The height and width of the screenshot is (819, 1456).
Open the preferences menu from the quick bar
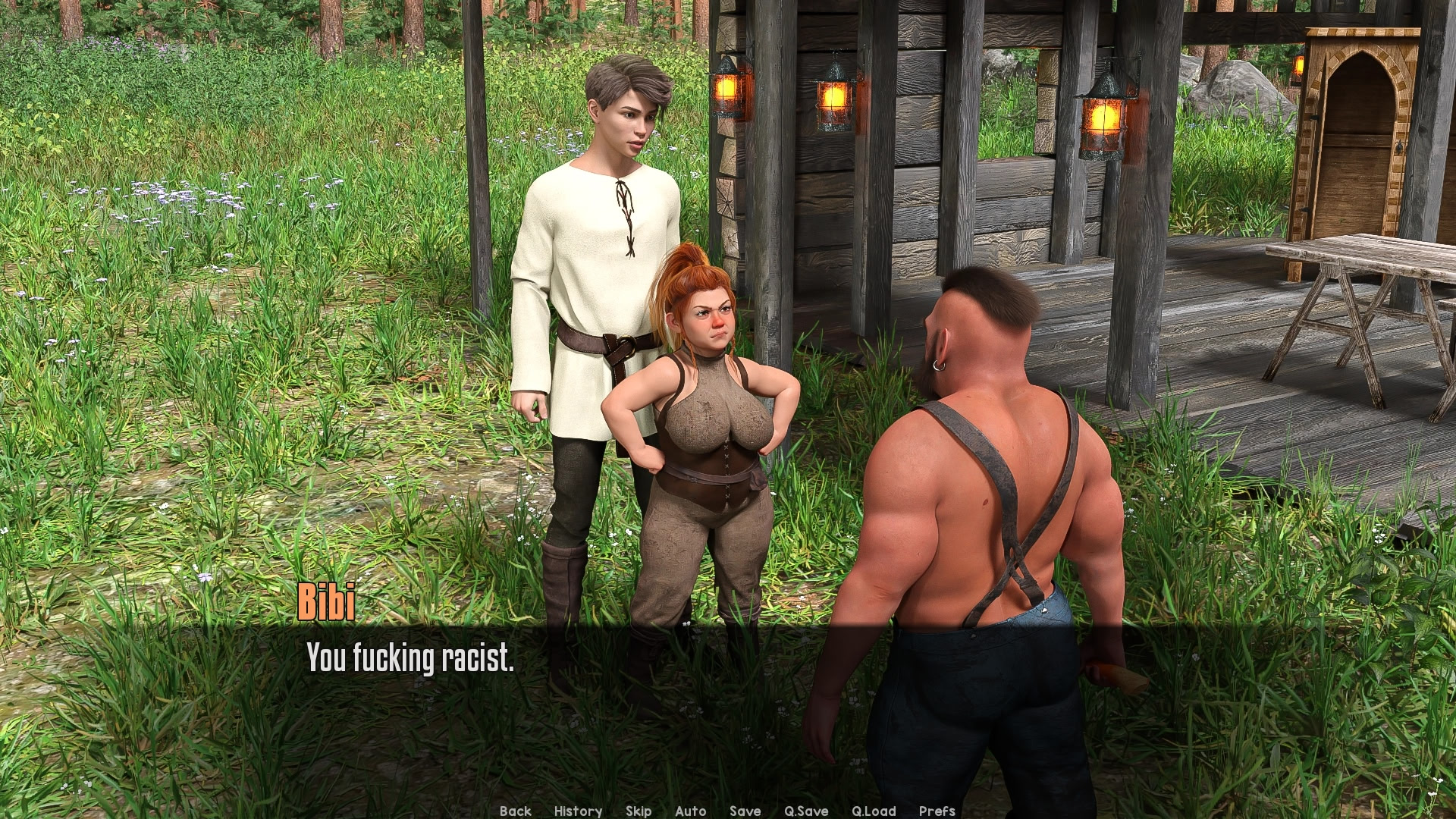coord(936,811)
